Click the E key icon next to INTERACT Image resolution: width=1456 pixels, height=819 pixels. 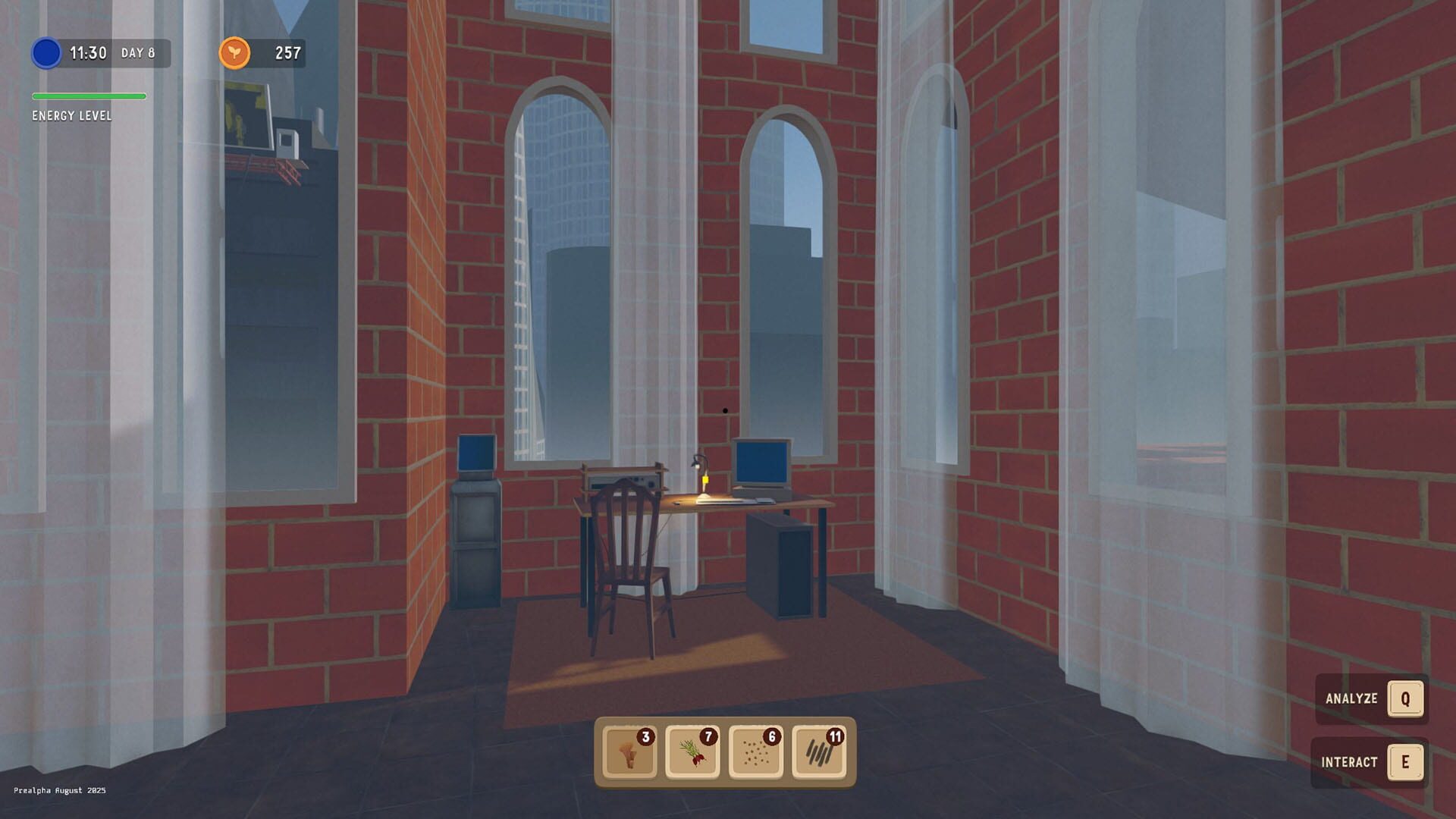pyautogui.click(x=1405, y=763)
